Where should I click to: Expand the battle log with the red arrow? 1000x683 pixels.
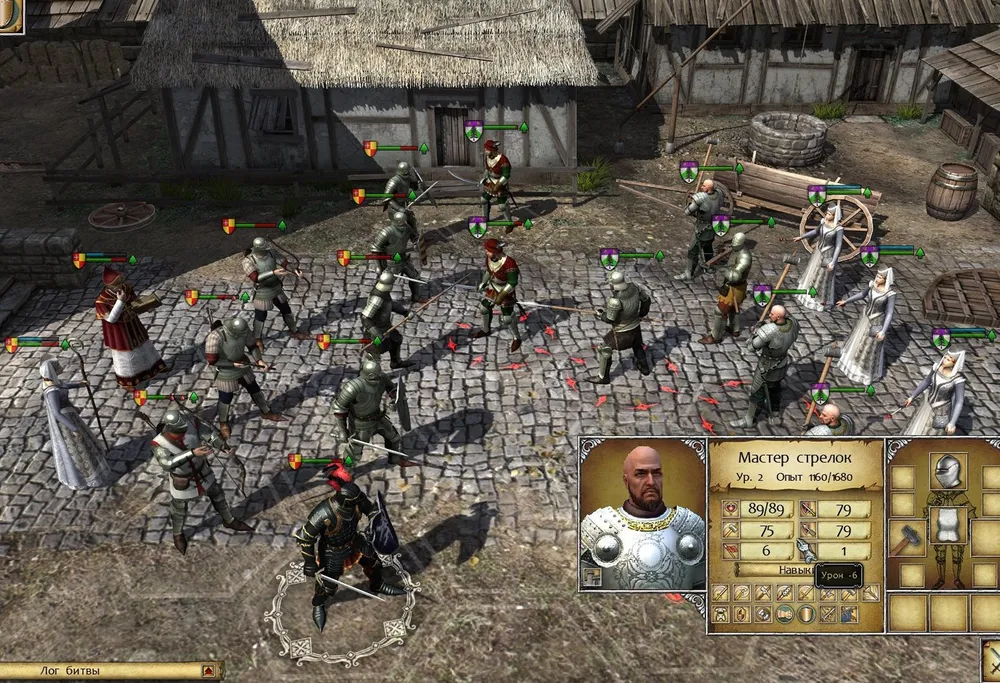pos(208,671)
